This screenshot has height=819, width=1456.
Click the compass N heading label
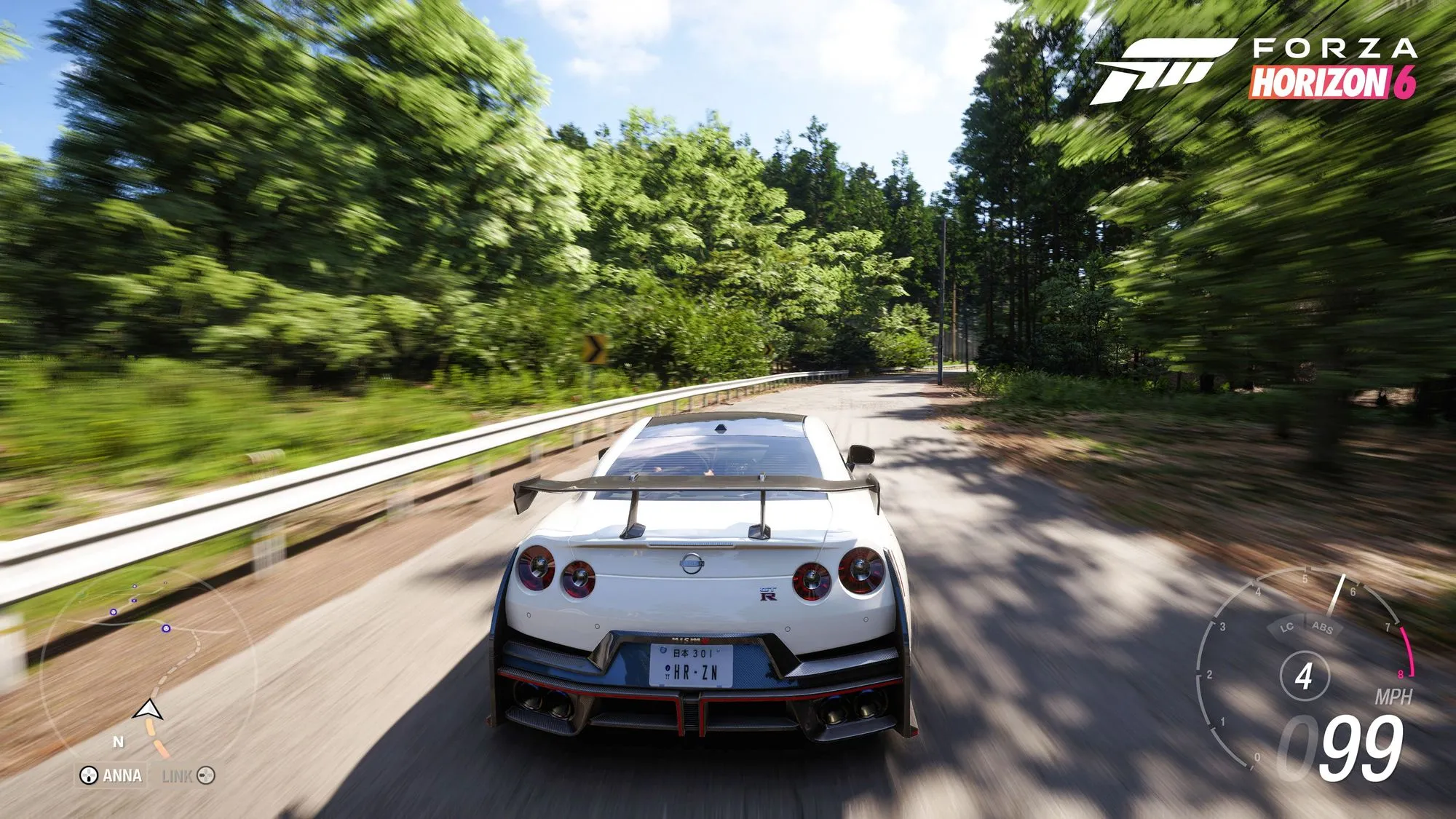118,742
